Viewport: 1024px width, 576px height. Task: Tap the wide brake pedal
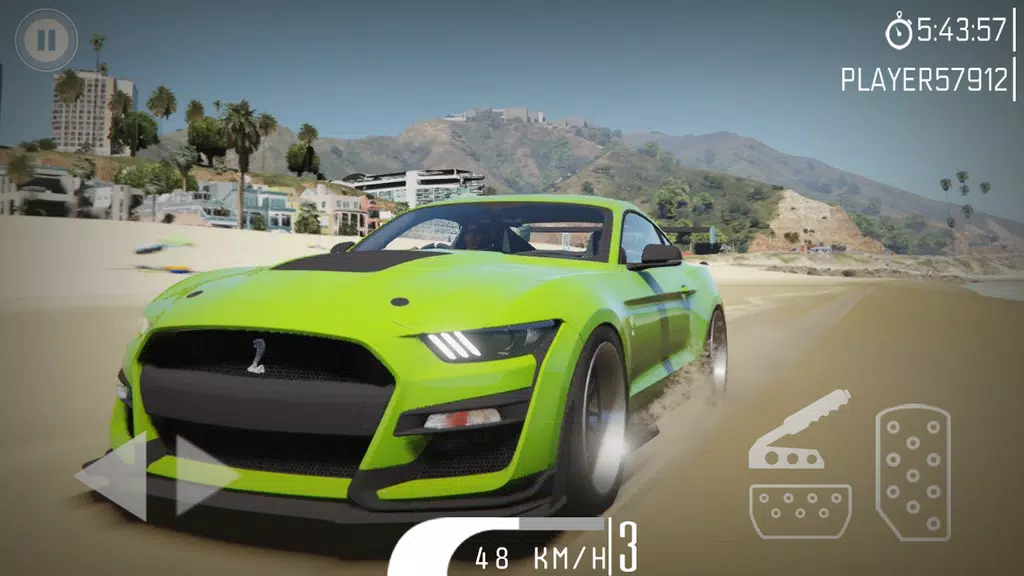tap(800, 511)
